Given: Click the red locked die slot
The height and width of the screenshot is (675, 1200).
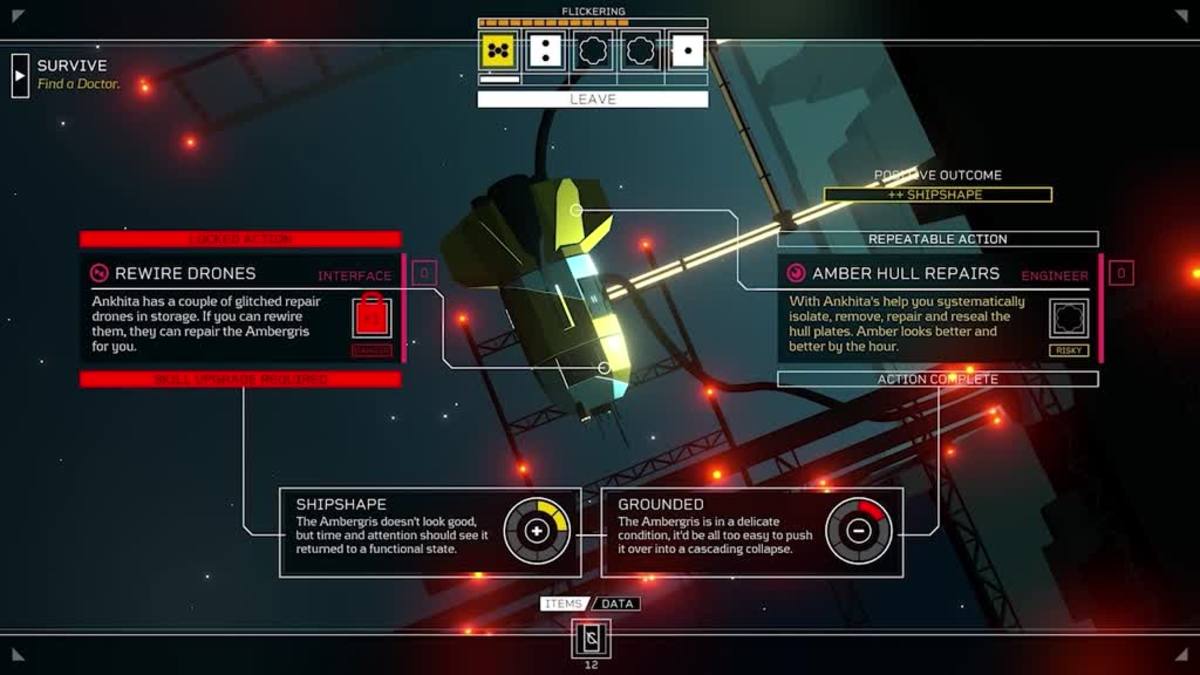Looking at the screenshot, I should click(x=372, y=317).
